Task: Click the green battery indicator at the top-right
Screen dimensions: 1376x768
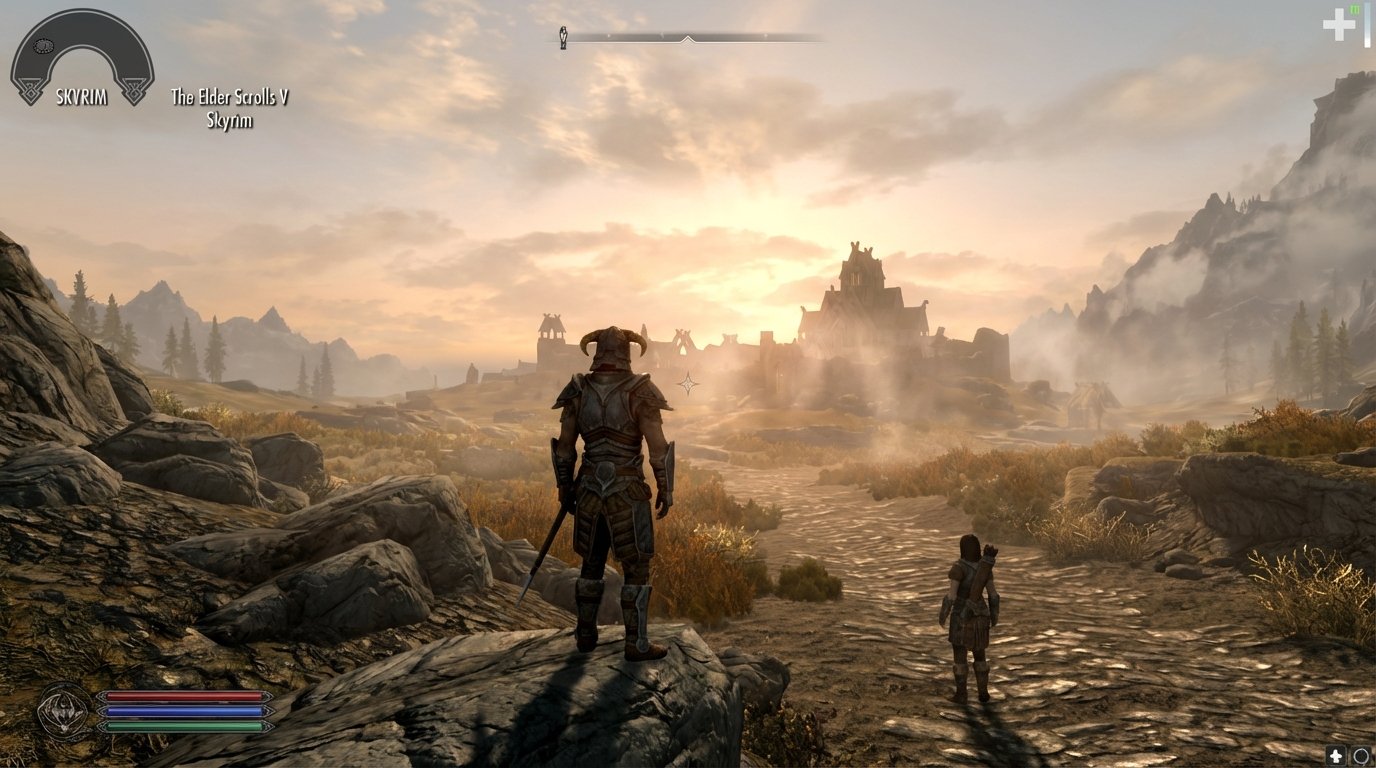Action: point(1353,9)
